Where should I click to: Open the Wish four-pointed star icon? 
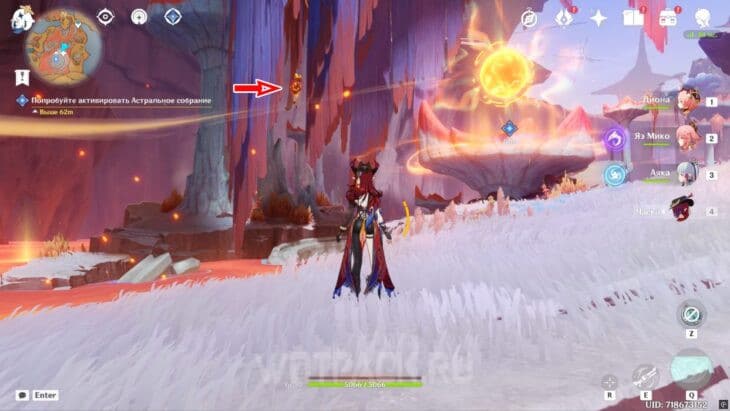[x=599, y=18]
